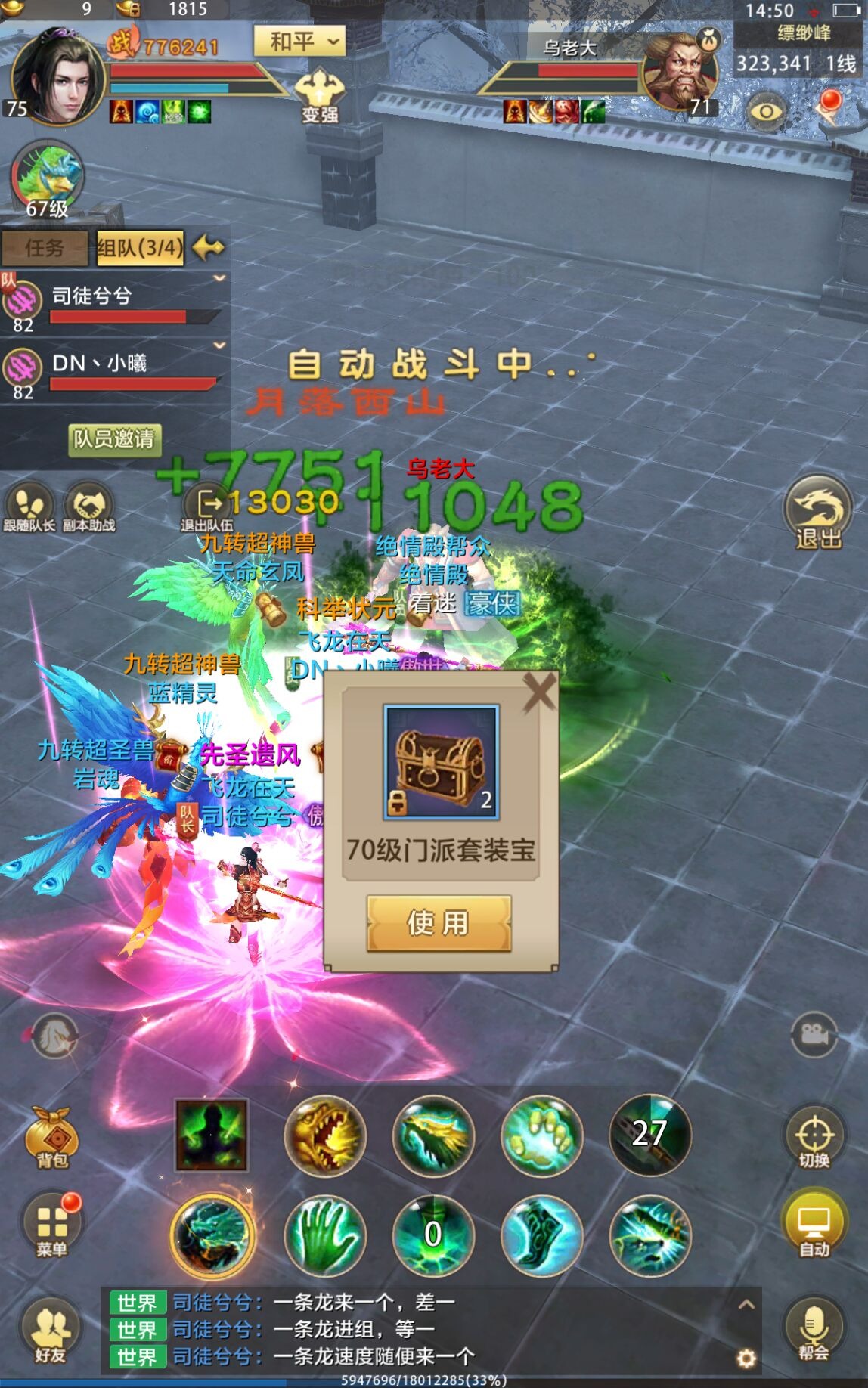868x1388 pixels.
Task: Close the treasure chest popup
Action: 539,692
